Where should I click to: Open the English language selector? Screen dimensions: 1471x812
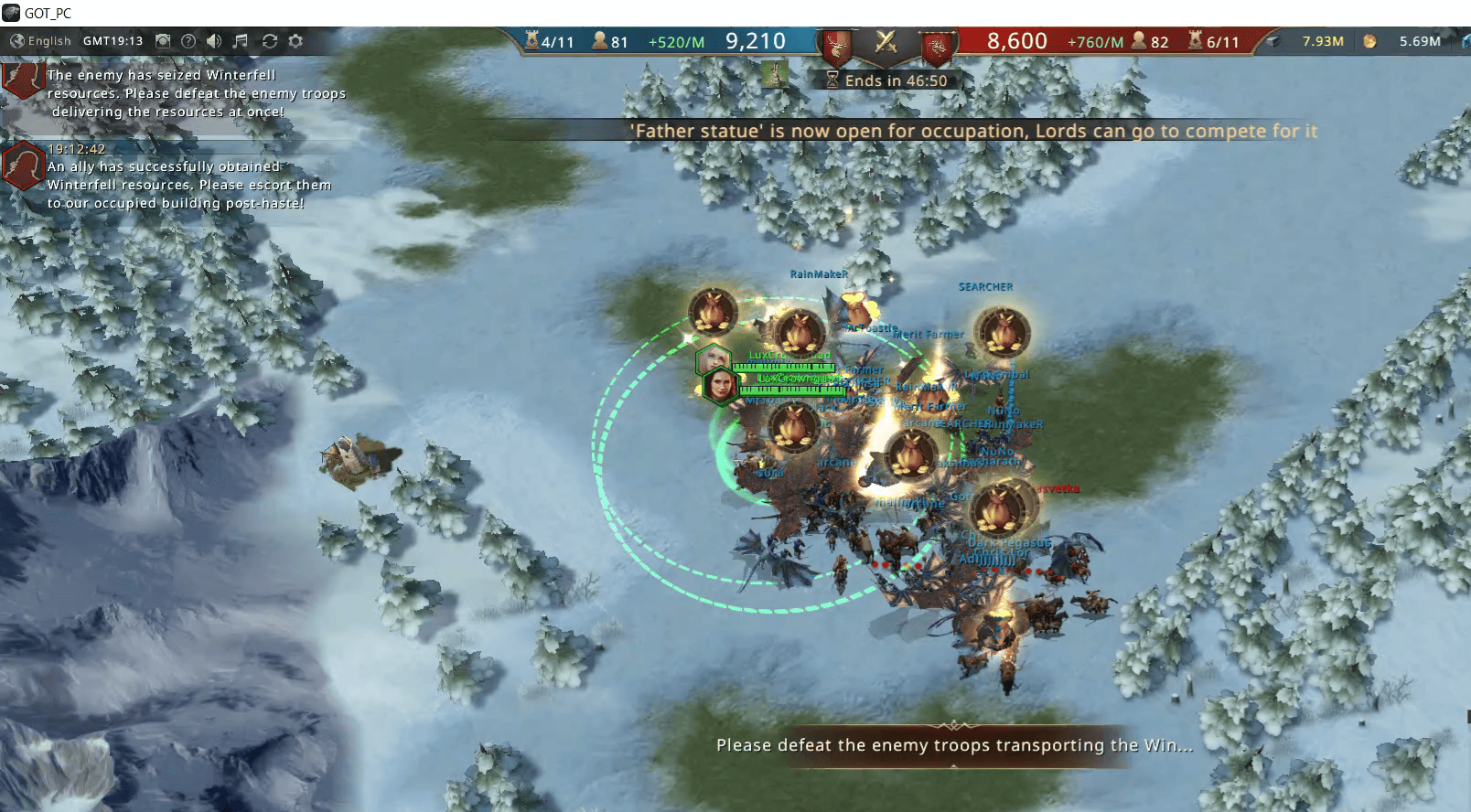(40, 41)
